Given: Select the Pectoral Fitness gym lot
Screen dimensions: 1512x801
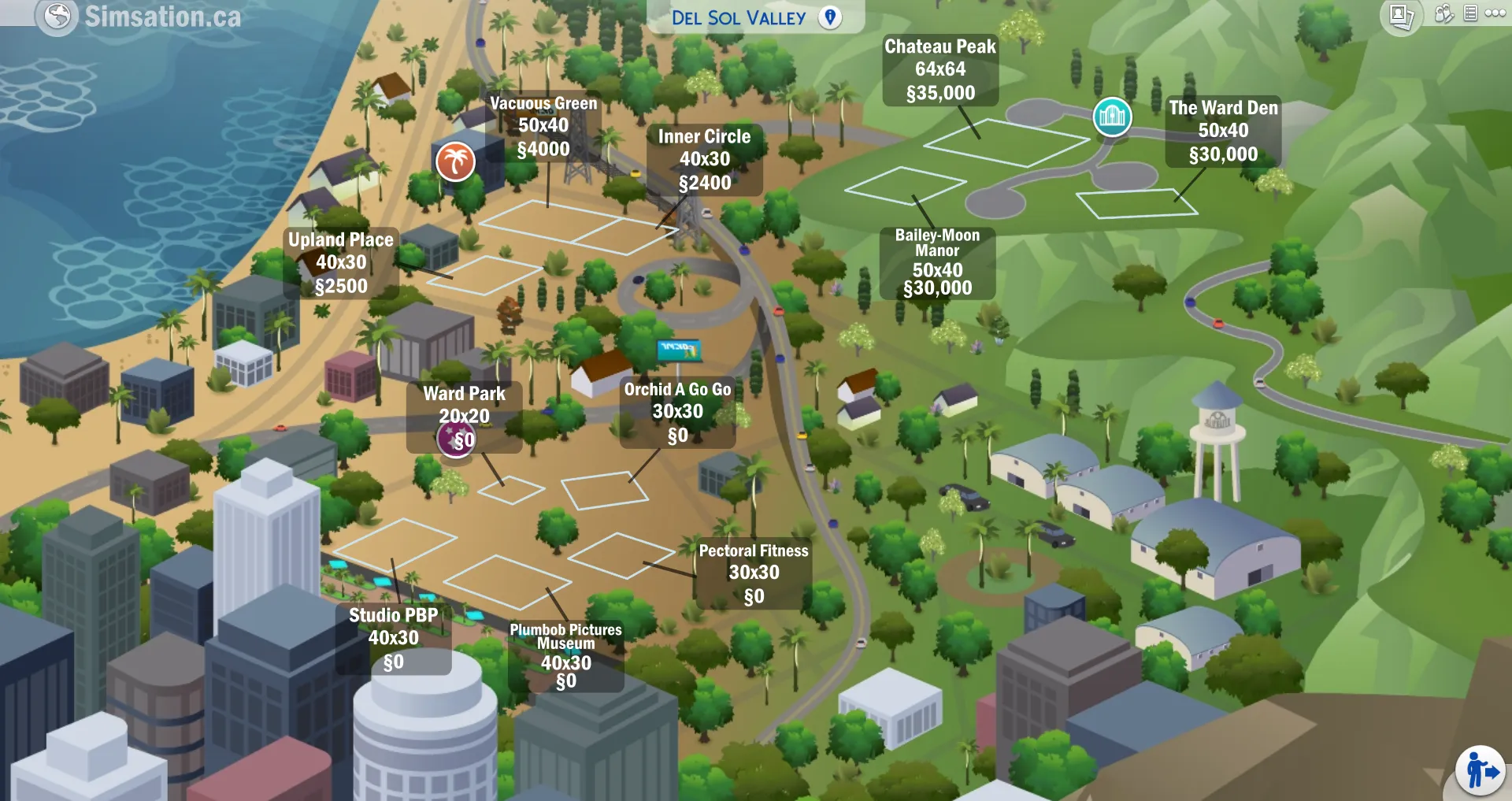Looking at the screenshot, I should (x=753, y=573).
